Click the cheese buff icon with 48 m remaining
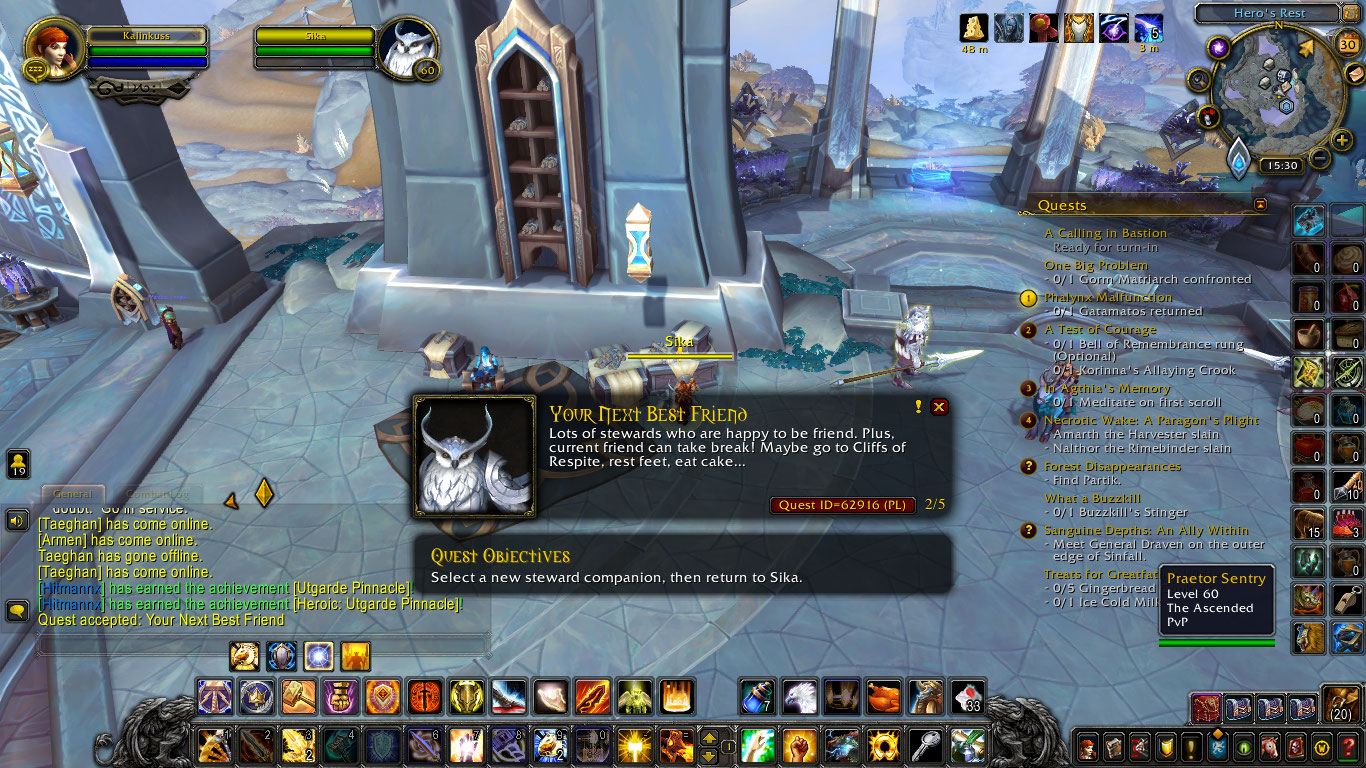This screenshot has width=1366, height=768. pyautogui.click(x=970, y=28)
